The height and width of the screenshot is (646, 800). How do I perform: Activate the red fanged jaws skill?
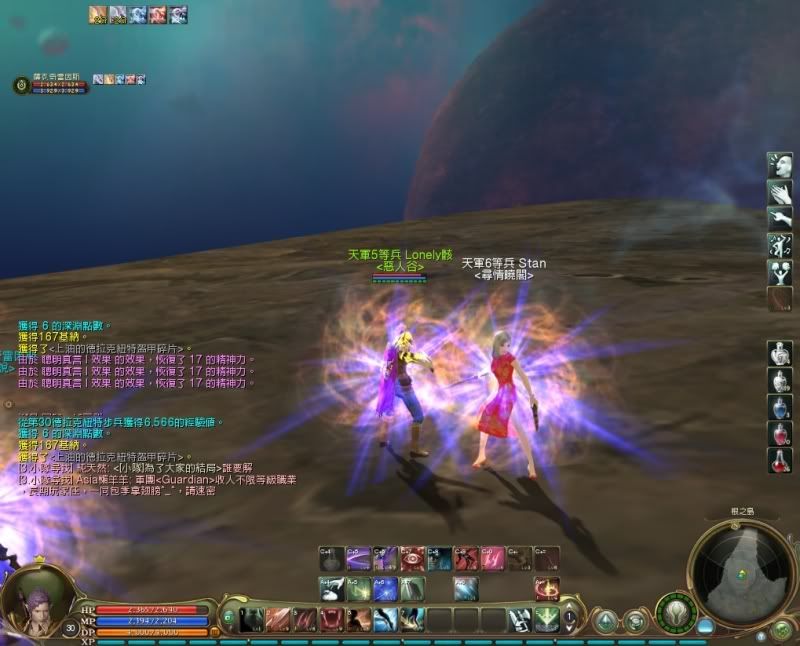click(x=331, y=619)
